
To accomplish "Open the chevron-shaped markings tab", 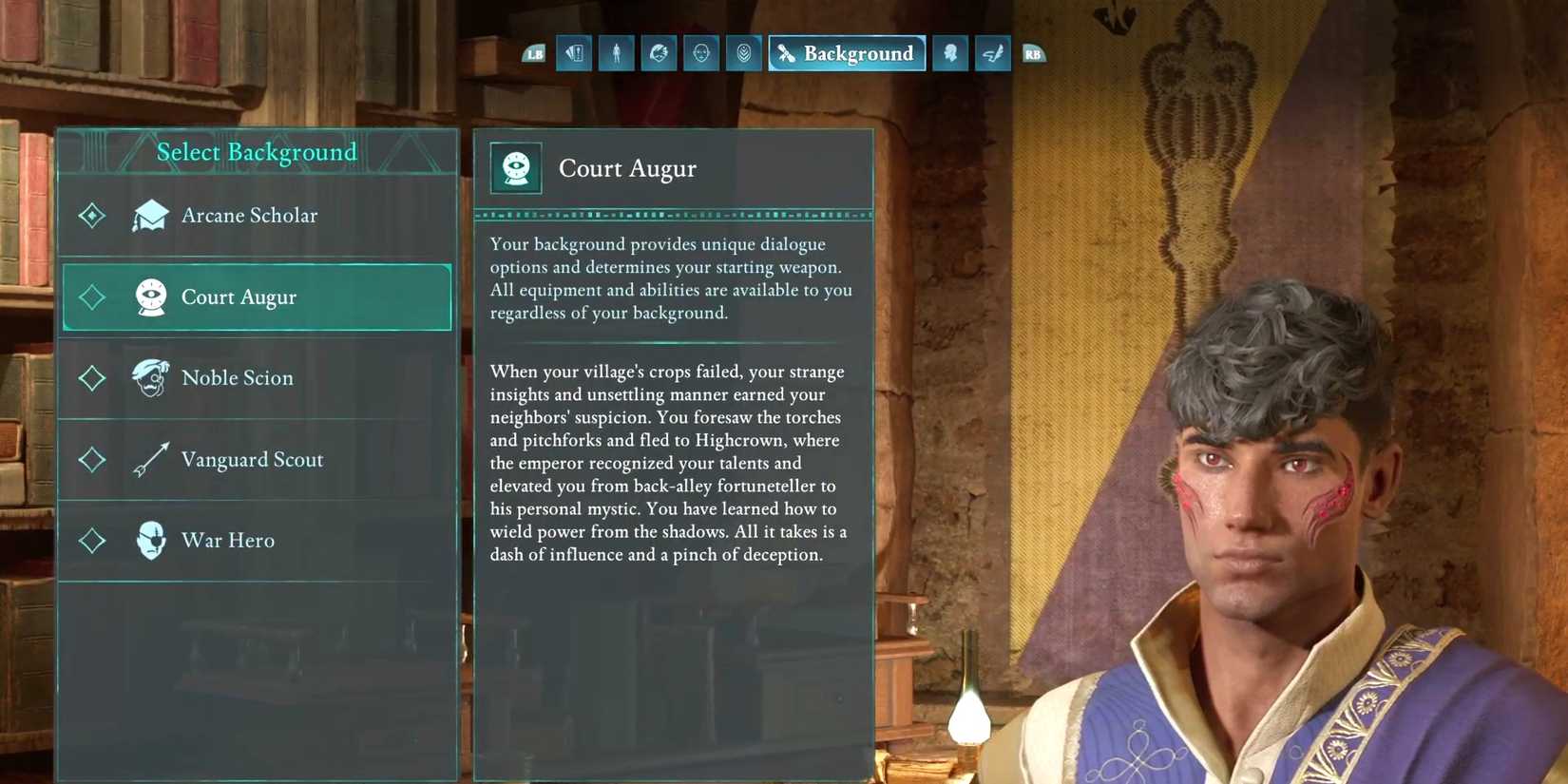I will [x=744, y=54].
